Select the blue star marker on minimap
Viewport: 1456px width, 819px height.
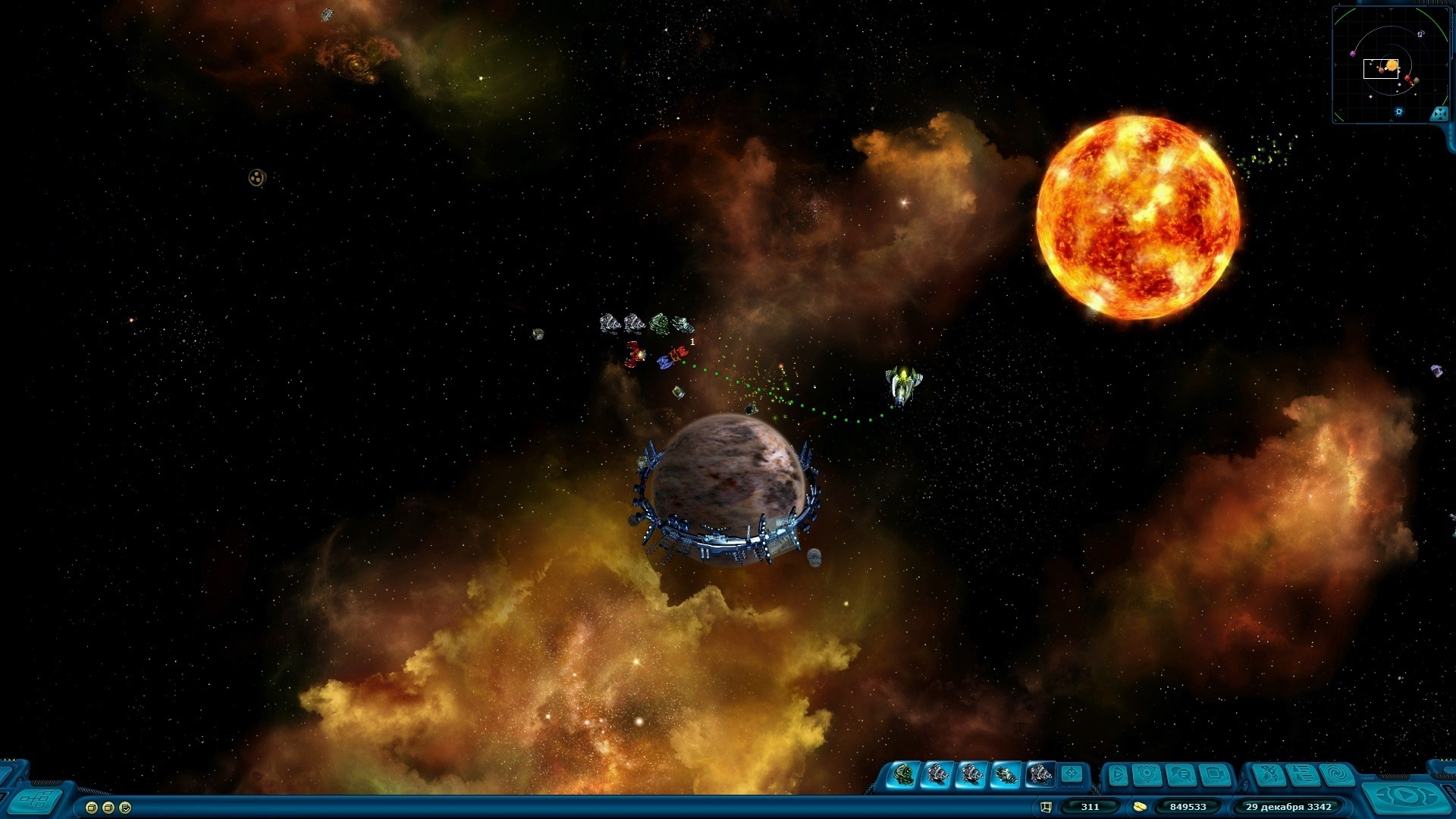(1399, 111)
